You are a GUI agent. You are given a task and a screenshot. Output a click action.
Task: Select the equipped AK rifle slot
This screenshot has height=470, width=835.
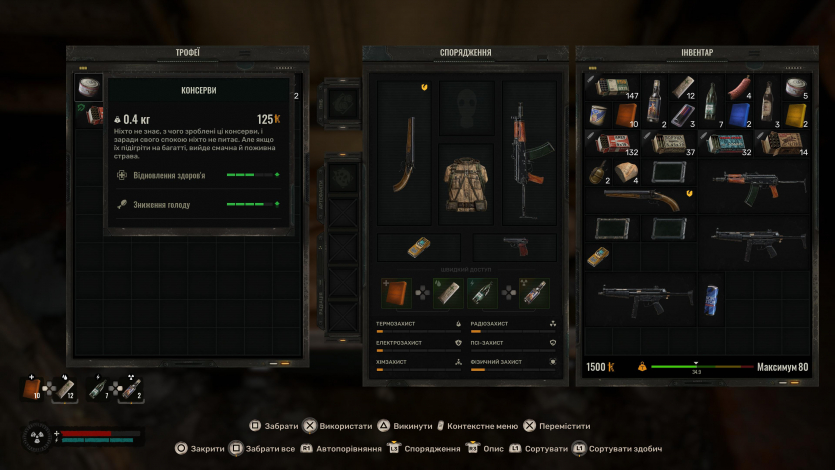tap(526, 152)
